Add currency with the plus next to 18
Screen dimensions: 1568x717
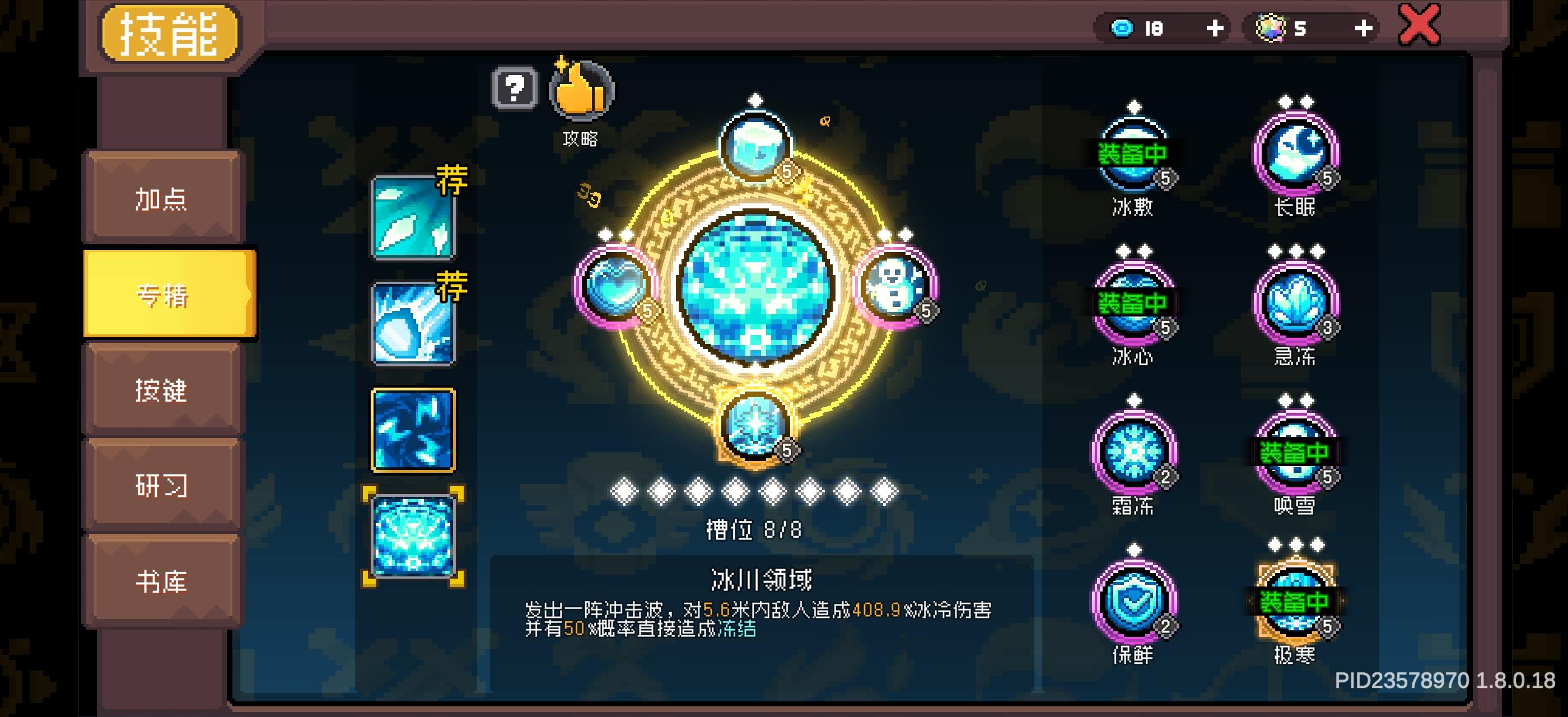(1216, 27)
